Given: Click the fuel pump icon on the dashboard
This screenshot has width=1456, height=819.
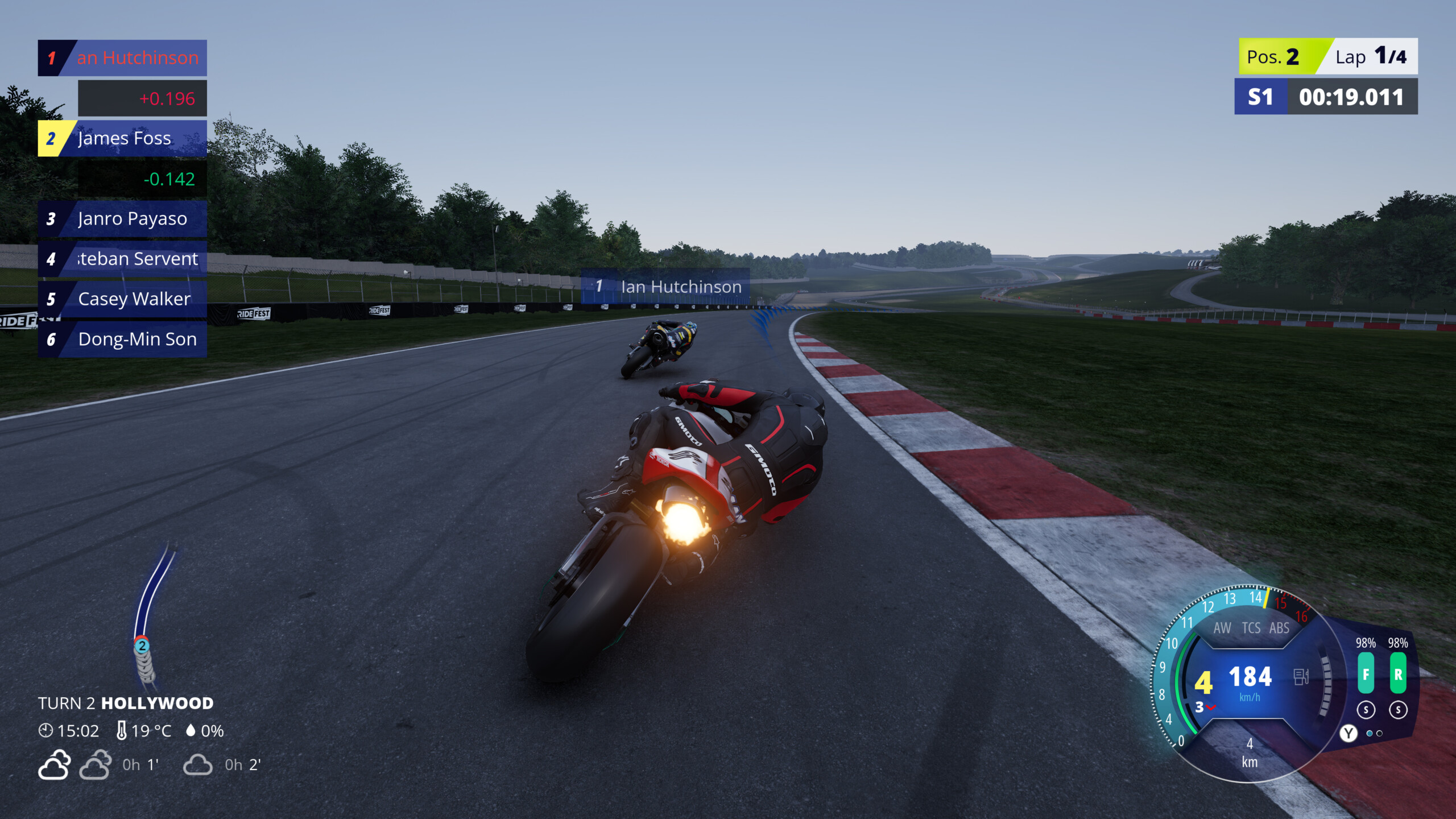Looking at the screenshot, I should pyautogui.click(x=1301, y=678).
